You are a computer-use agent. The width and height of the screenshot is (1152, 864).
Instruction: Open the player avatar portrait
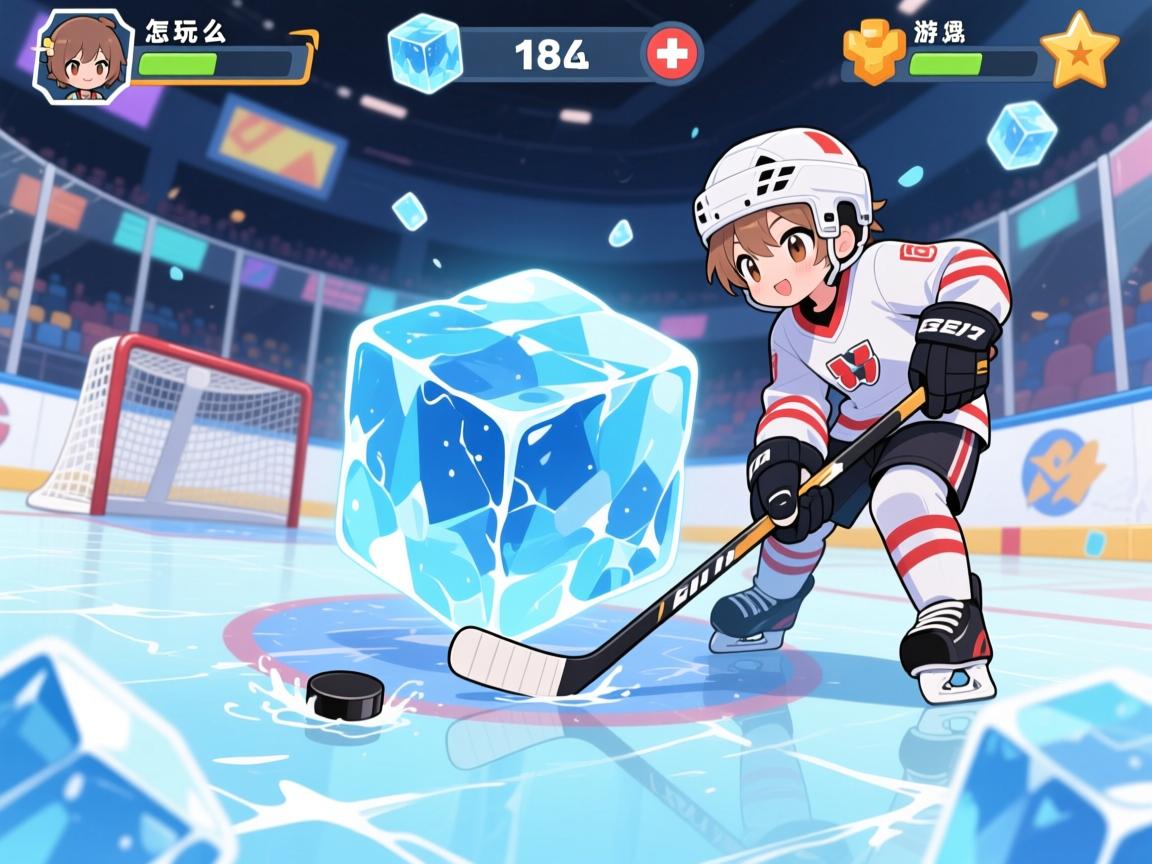tap(84, 57)
